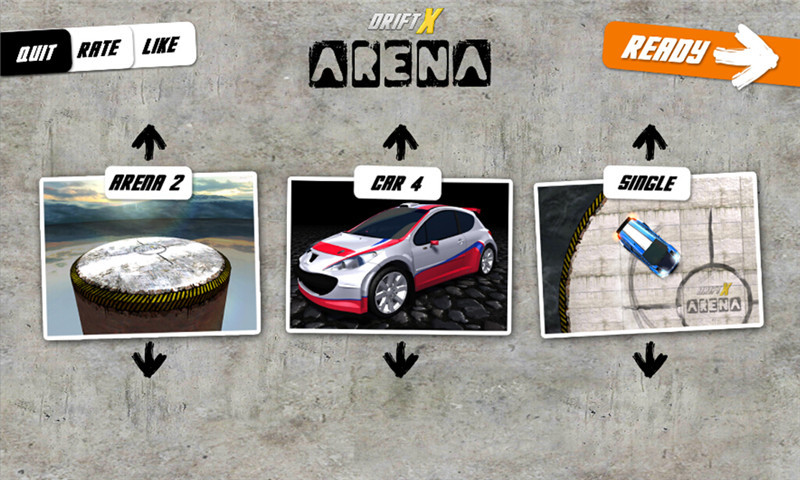
Task: Click the down arrow below Car 4
Action: click(x=400, y=359)
